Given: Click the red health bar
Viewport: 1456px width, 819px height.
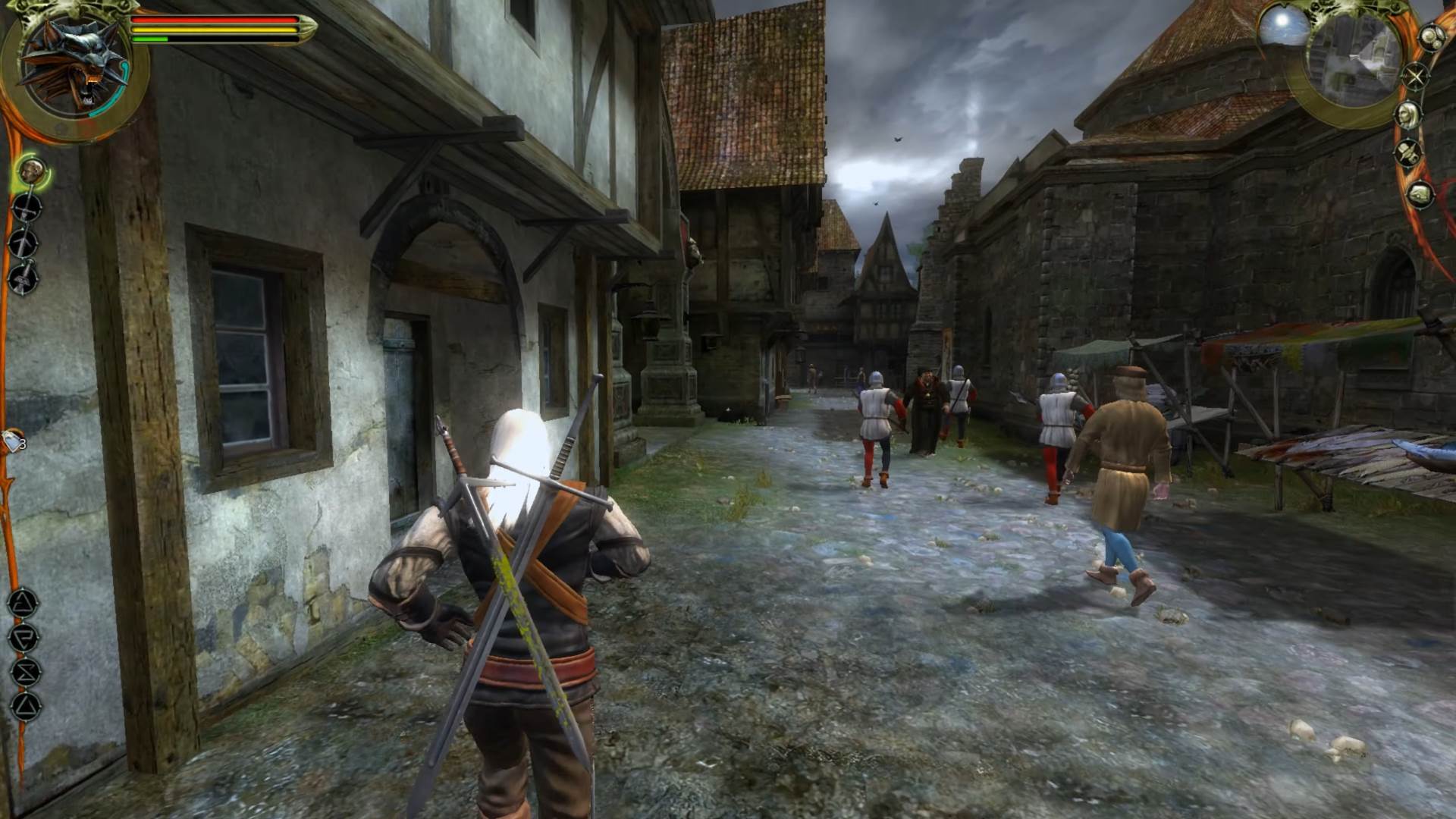Looking at the screenshot, I should click(212, 20).
